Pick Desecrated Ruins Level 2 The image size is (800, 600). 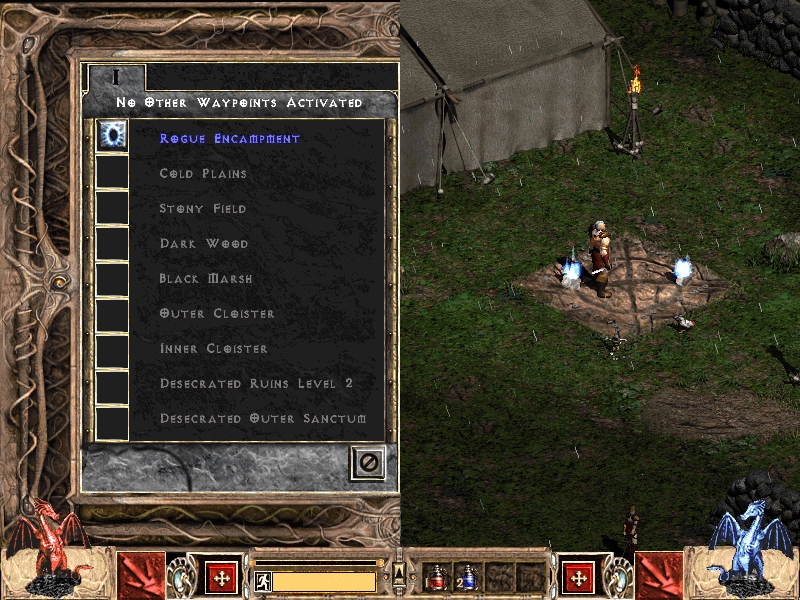256,384
